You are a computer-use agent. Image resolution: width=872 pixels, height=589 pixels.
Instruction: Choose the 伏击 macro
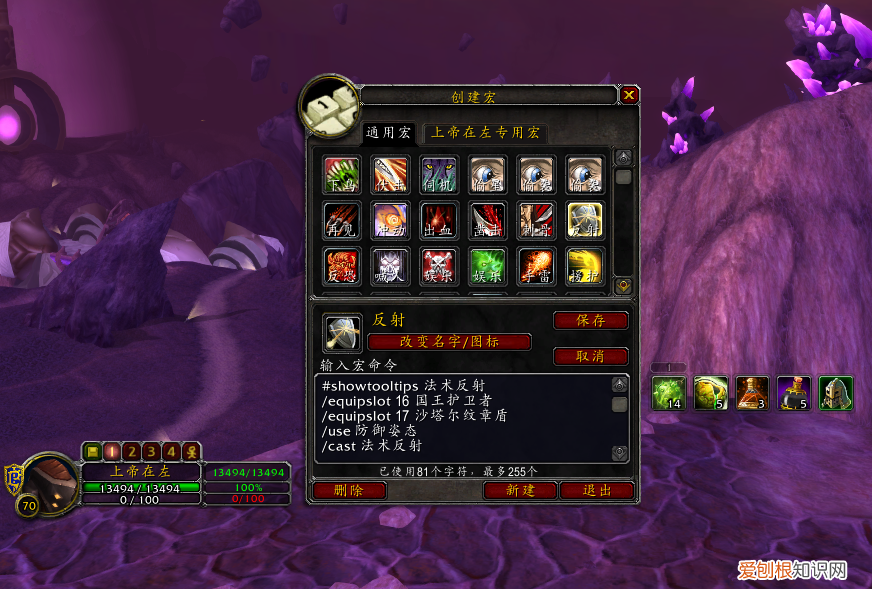391,174
